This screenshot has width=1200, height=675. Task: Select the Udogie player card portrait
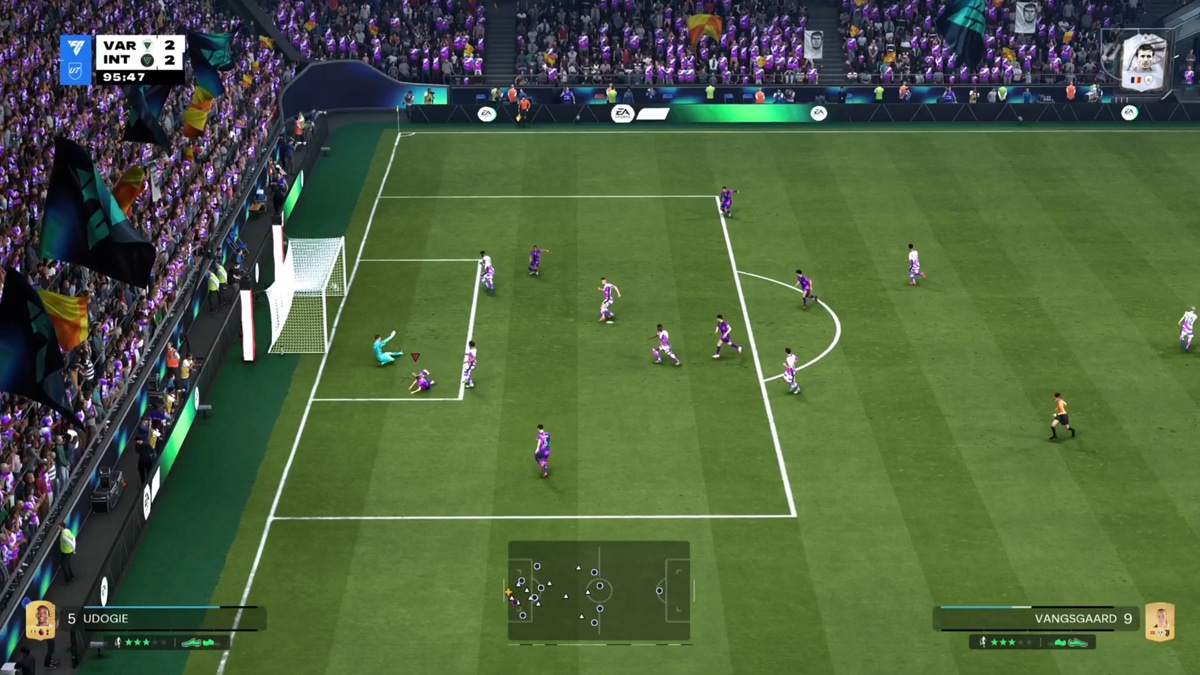click(x=40, y=620)
